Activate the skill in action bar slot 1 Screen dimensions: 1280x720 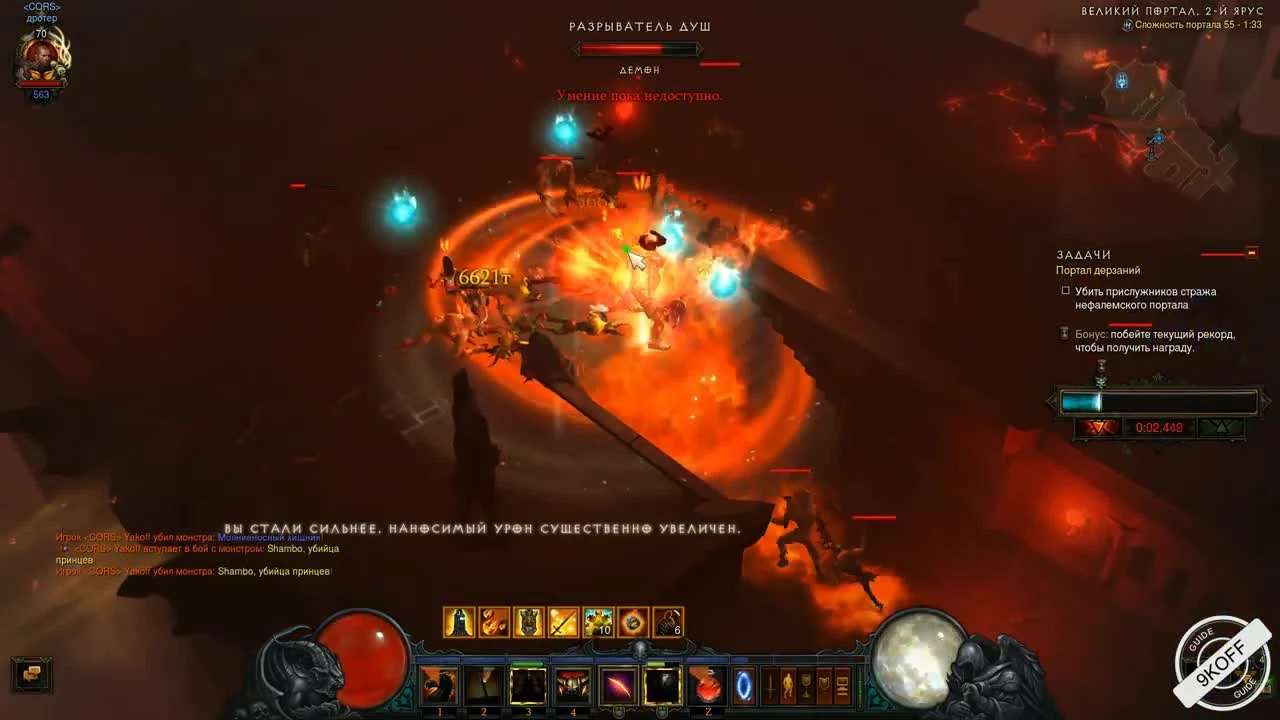[x=438, y=686]
